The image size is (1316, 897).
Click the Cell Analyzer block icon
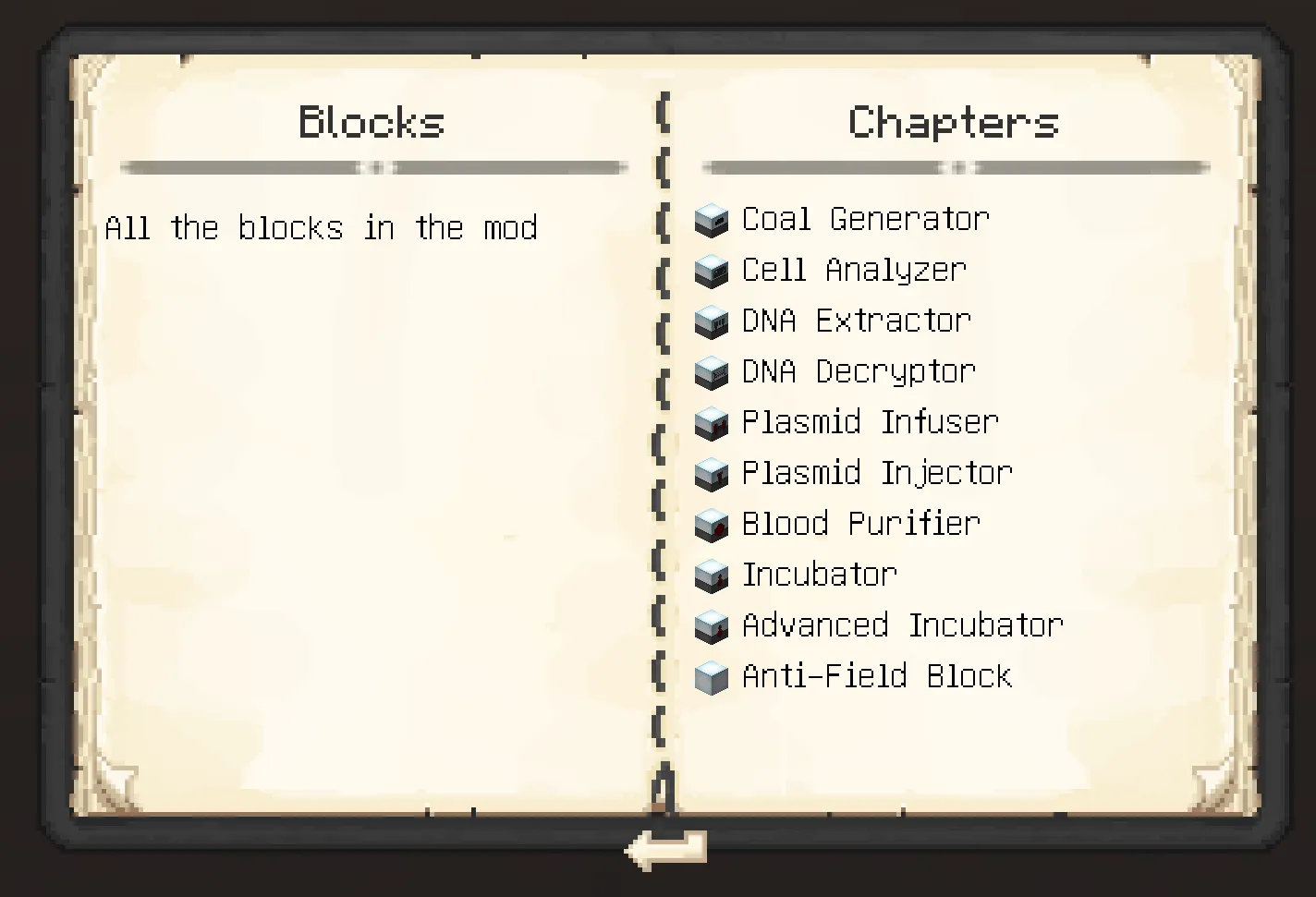click(x=712, y=271)
